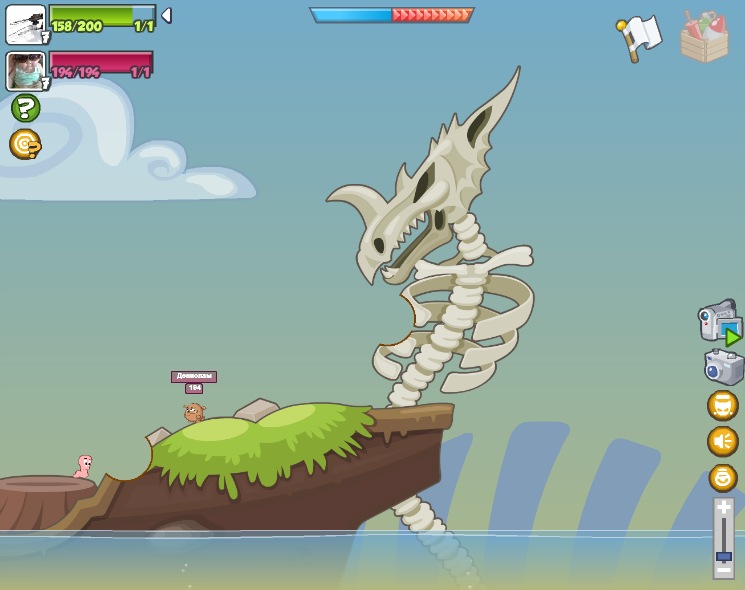Click the orange round button above the zoom slider

pos(723,478)
